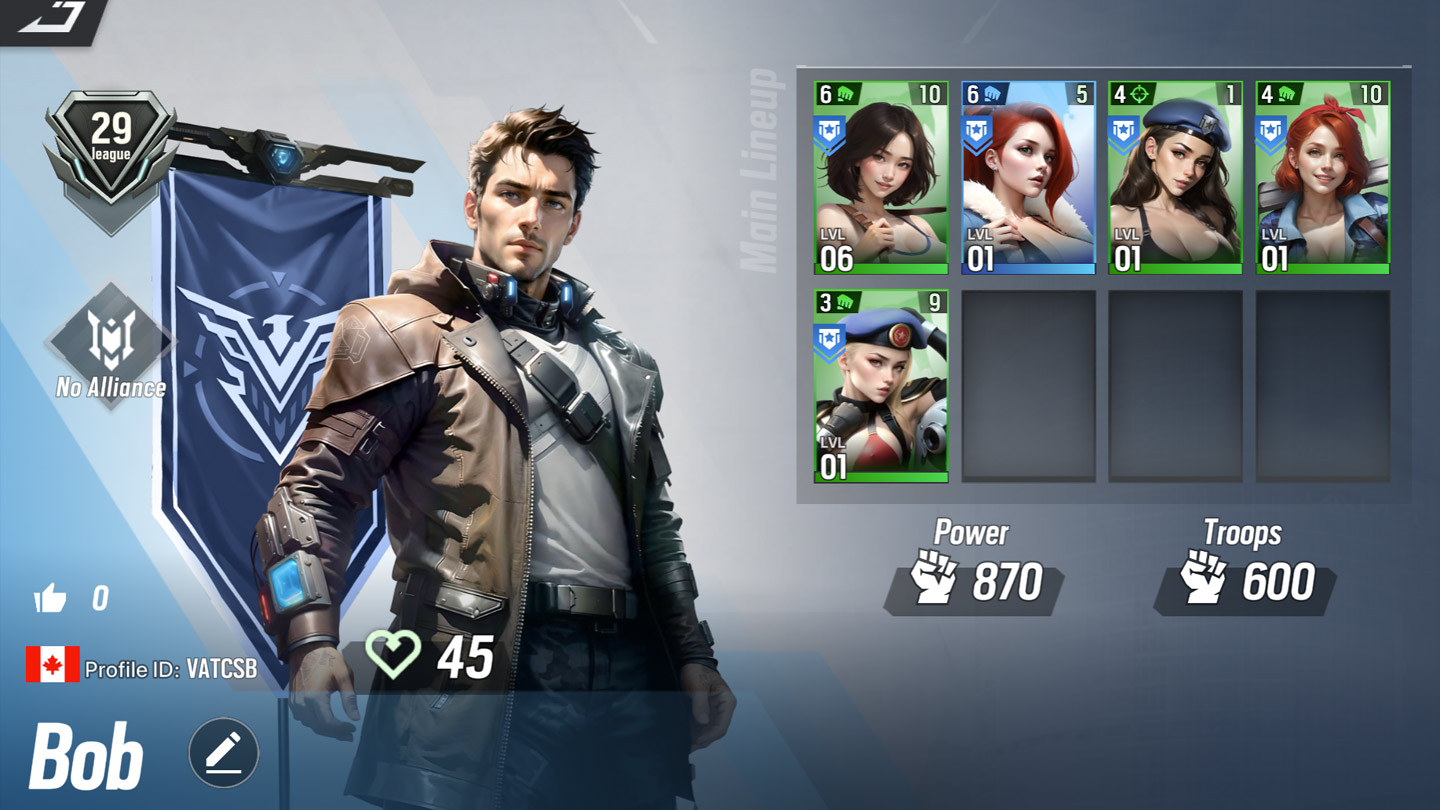Select the blue-background red-haired hero card
The image size is (1440, 810).
1028,178
